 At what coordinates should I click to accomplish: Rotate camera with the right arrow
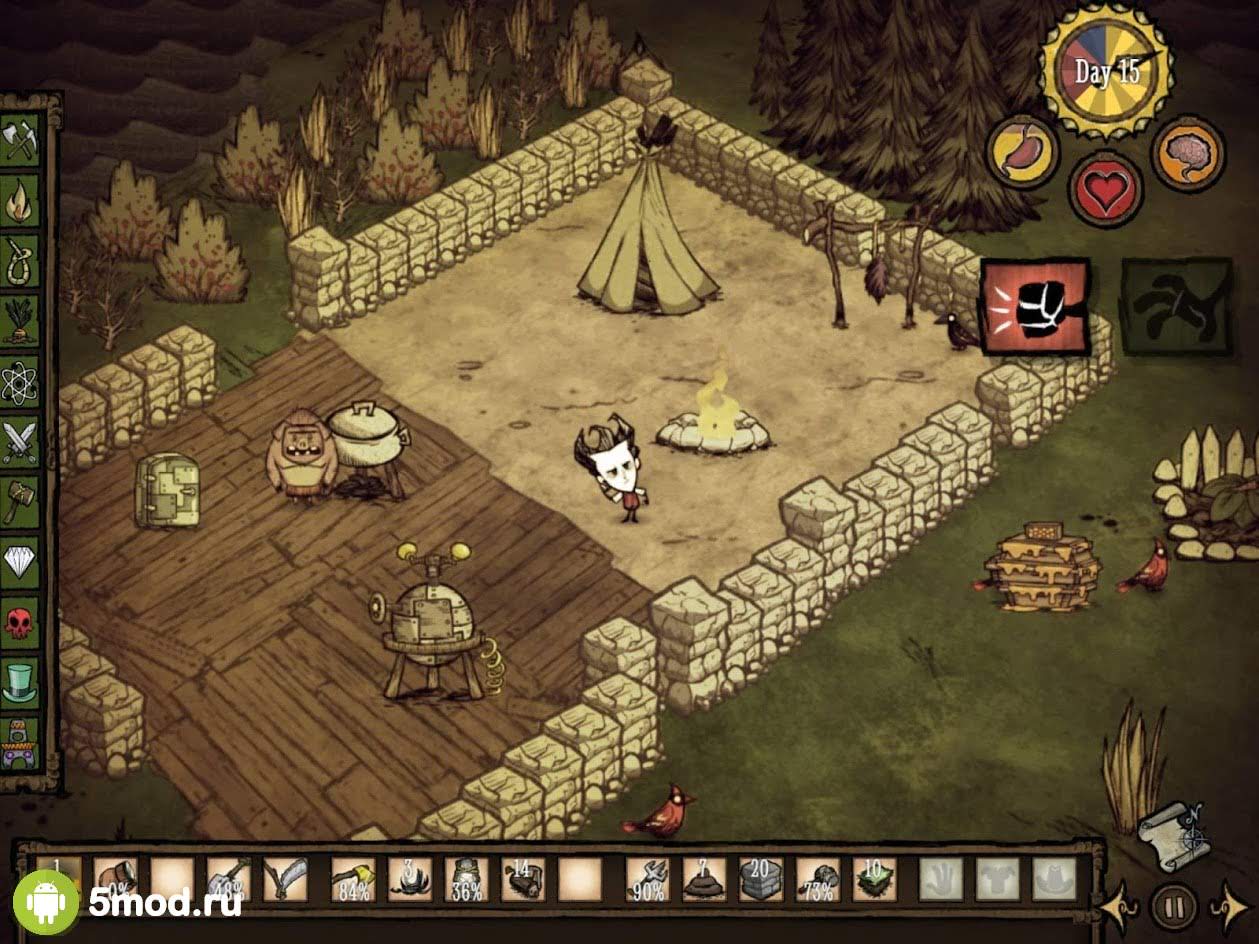pyautogui.click(x=1229, y=907)
